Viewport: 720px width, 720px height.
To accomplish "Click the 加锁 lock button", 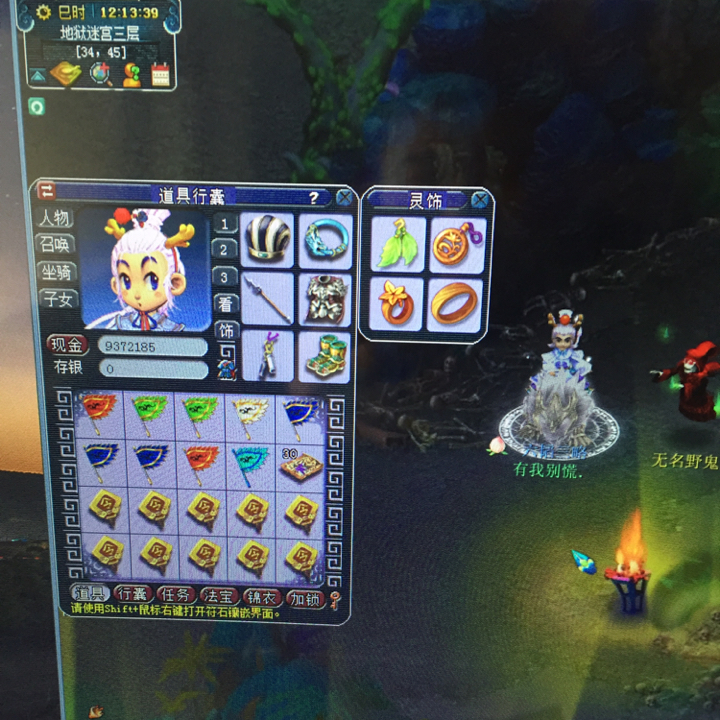I will click(303, 598).
